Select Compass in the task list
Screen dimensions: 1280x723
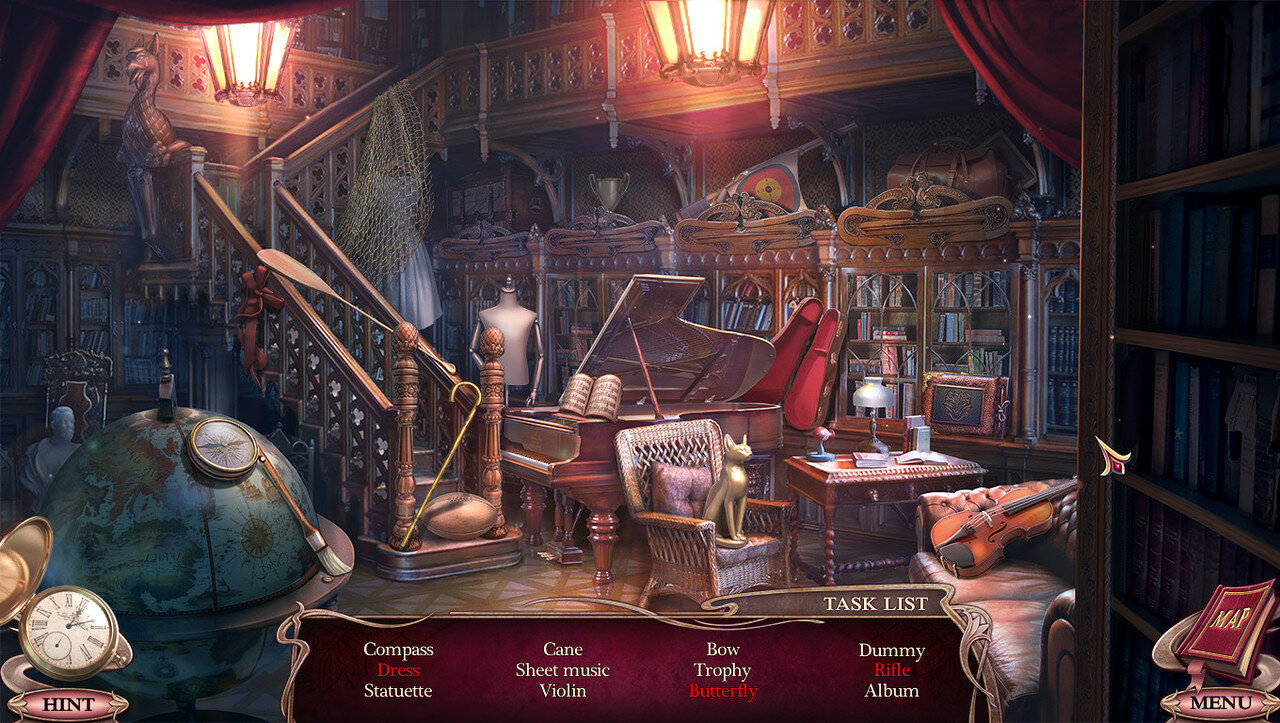[398, 650]
